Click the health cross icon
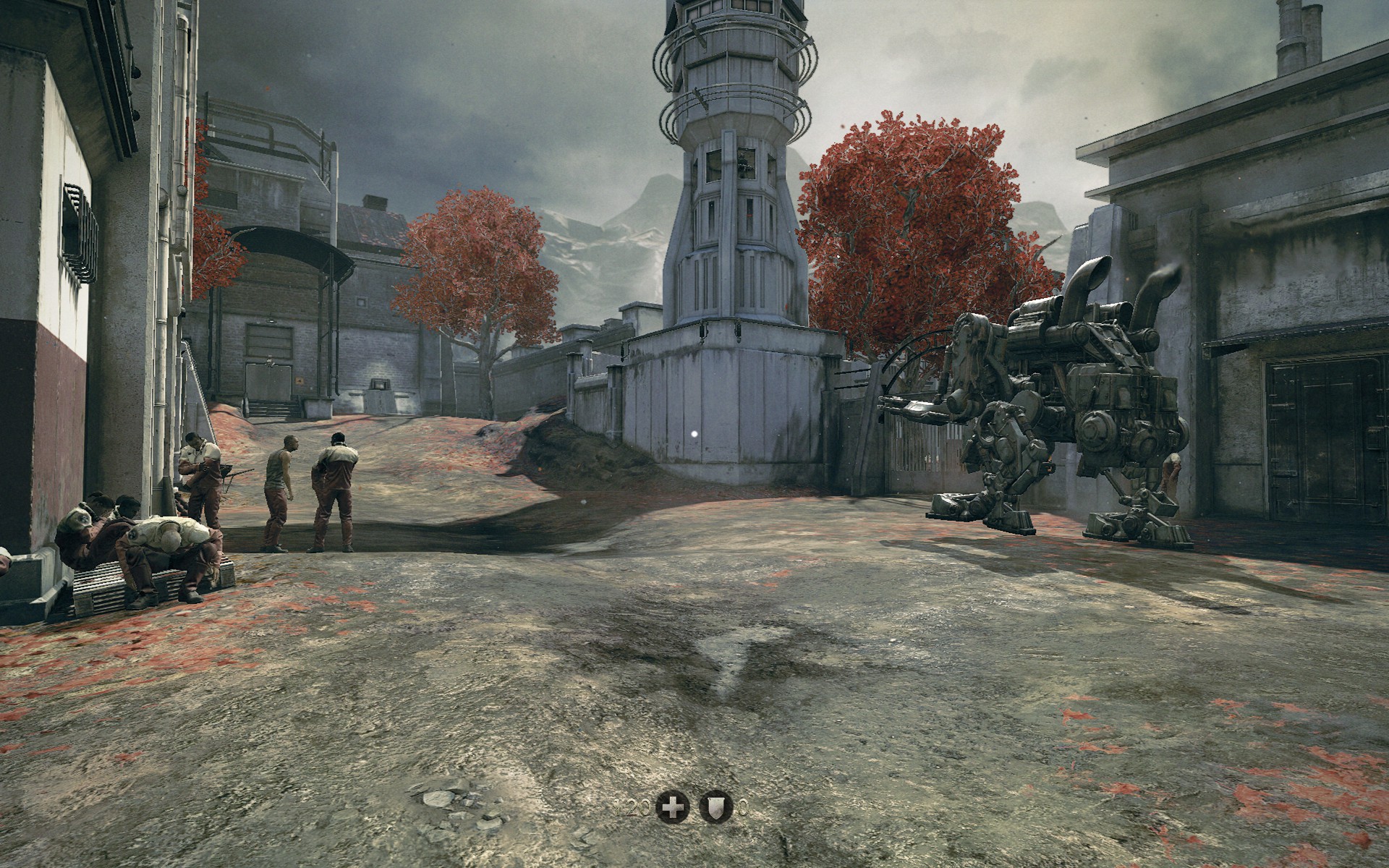The height and width of the screenshot is (868, 1389). 672,808
